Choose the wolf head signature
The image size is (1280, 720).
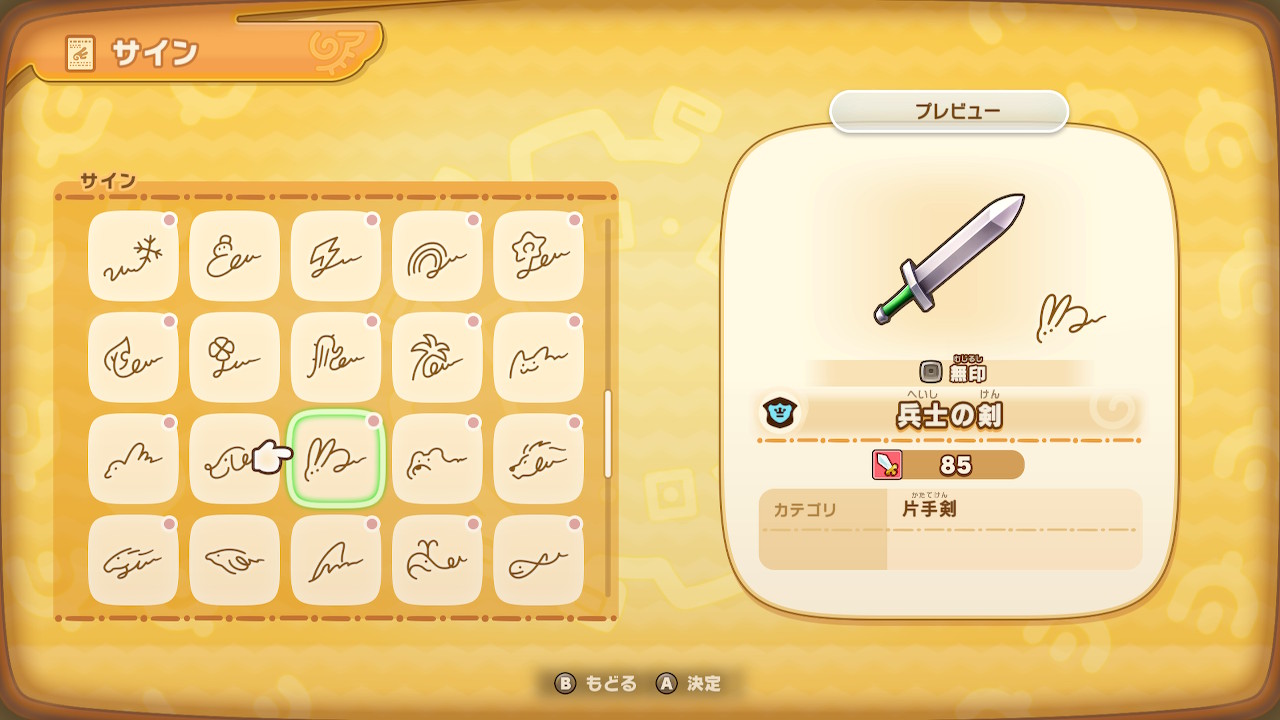tap(539, 459)
